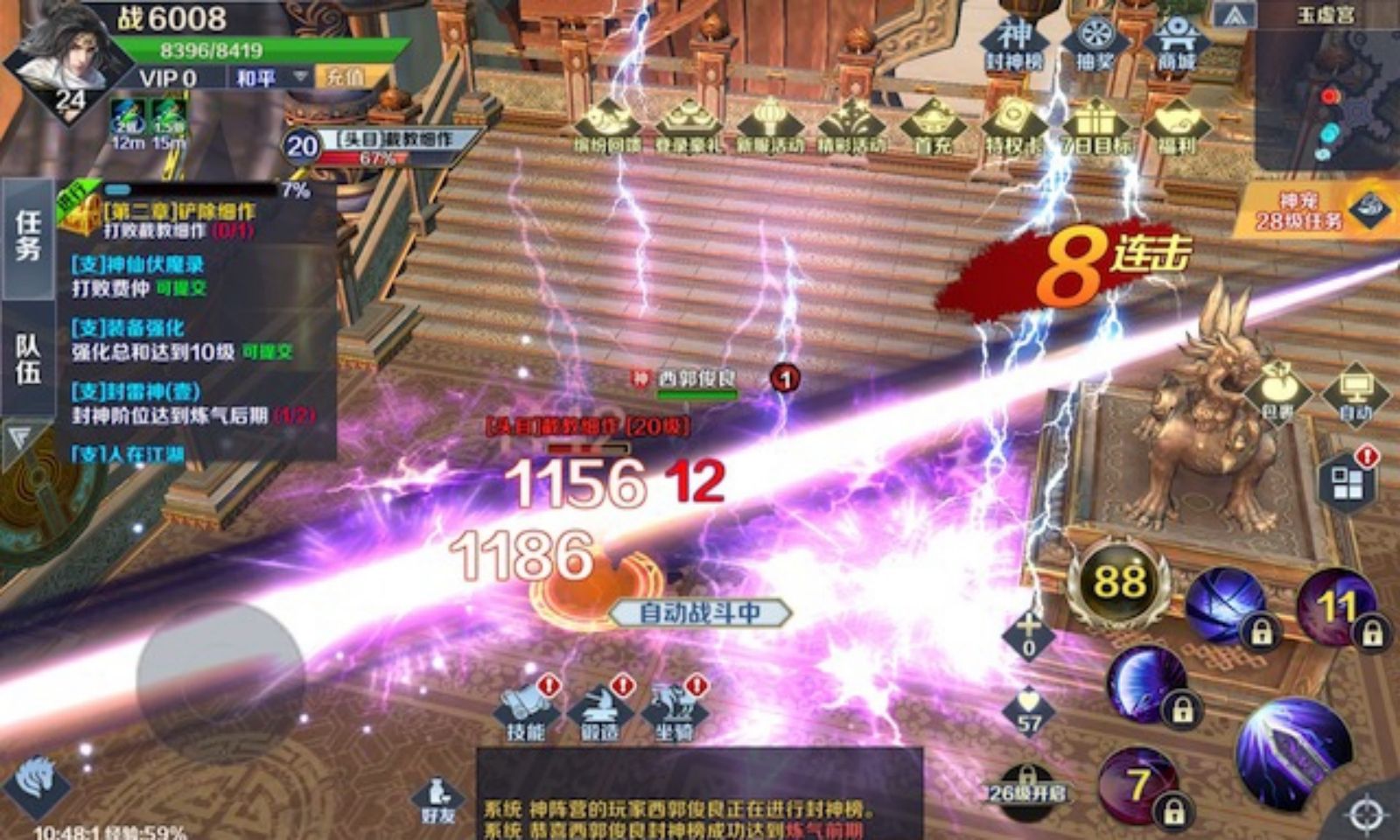The width and height of the screenshot is (1400, 840).
Task: Stop 自动战斗中 auto battle
Action: [698, 612]
